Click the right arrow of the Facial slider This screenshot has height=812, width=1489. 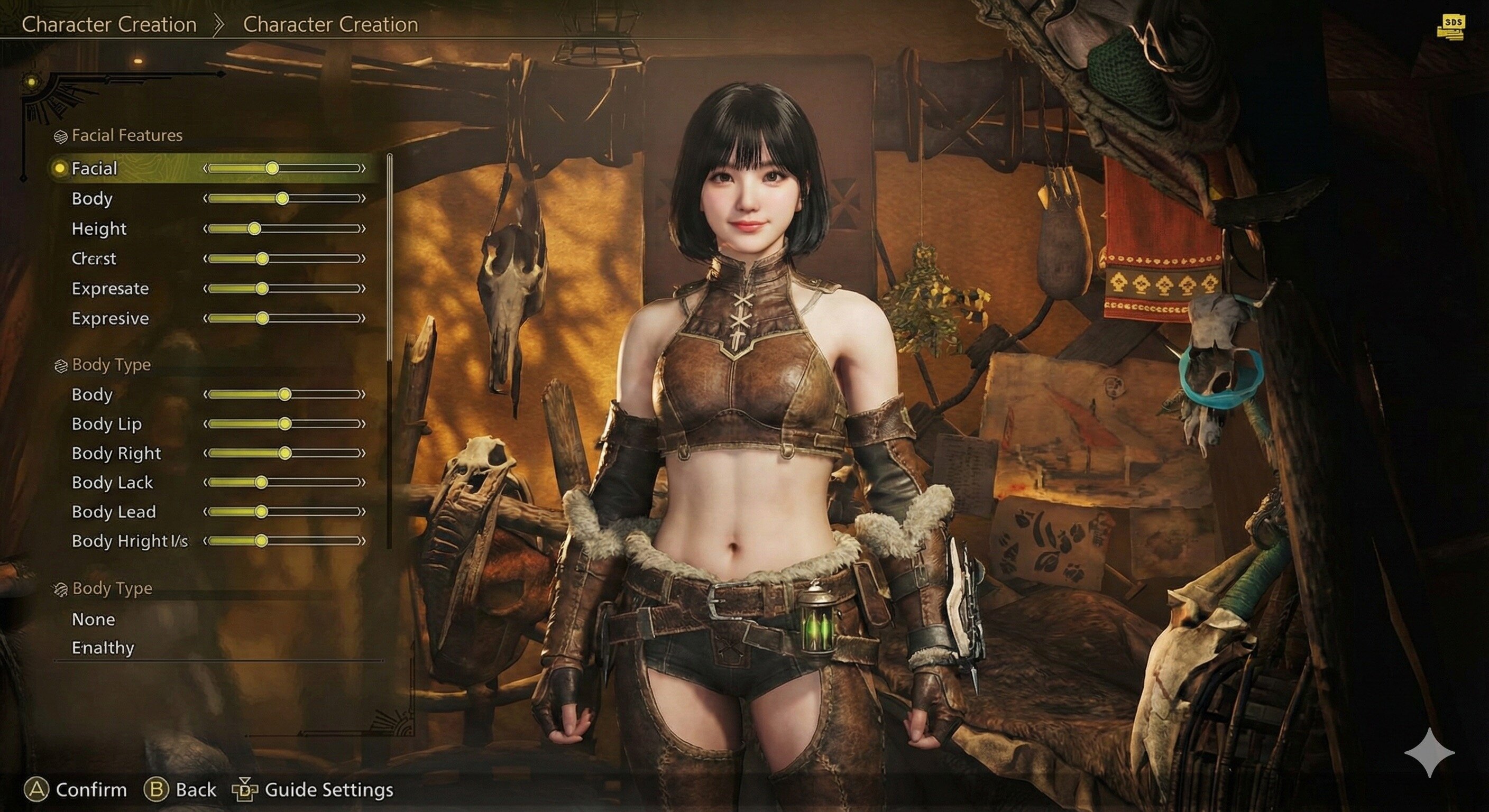(x=364, y=168)
